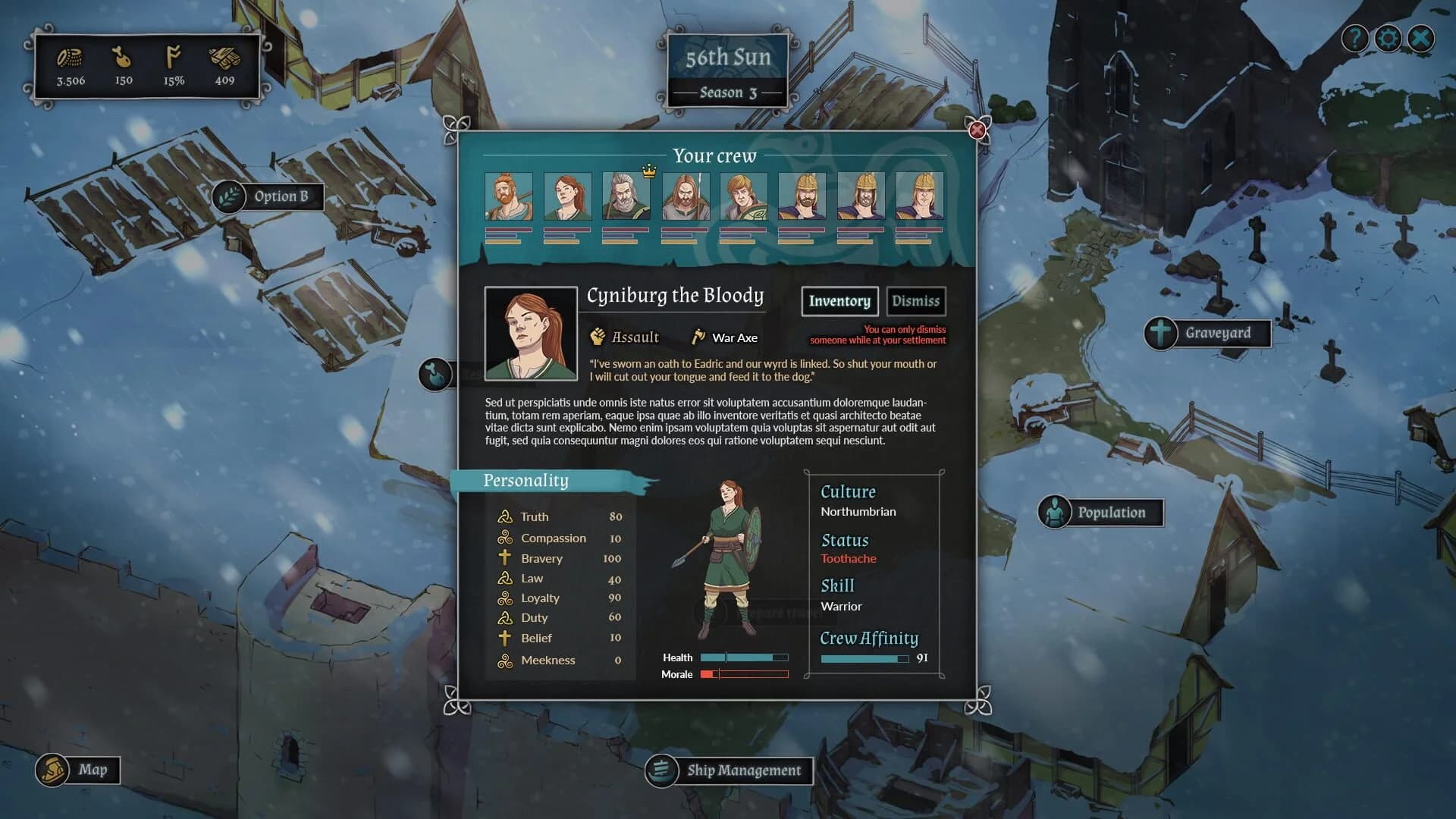
Task: Click the leaf icon beside Option B
Action: pos(229,196)
